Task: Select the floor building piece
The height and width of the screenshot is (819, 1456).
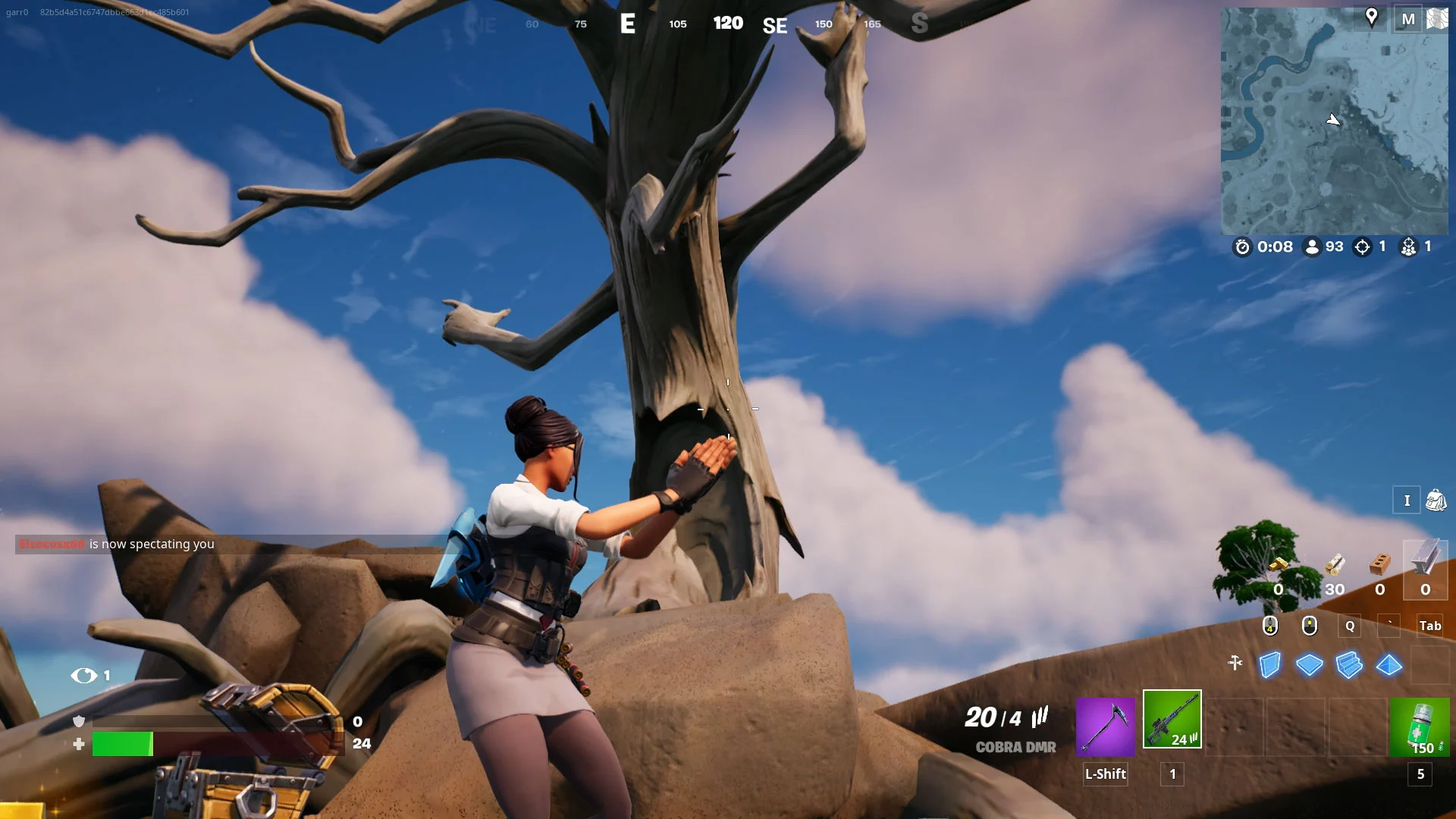Action: point(1309,665)
